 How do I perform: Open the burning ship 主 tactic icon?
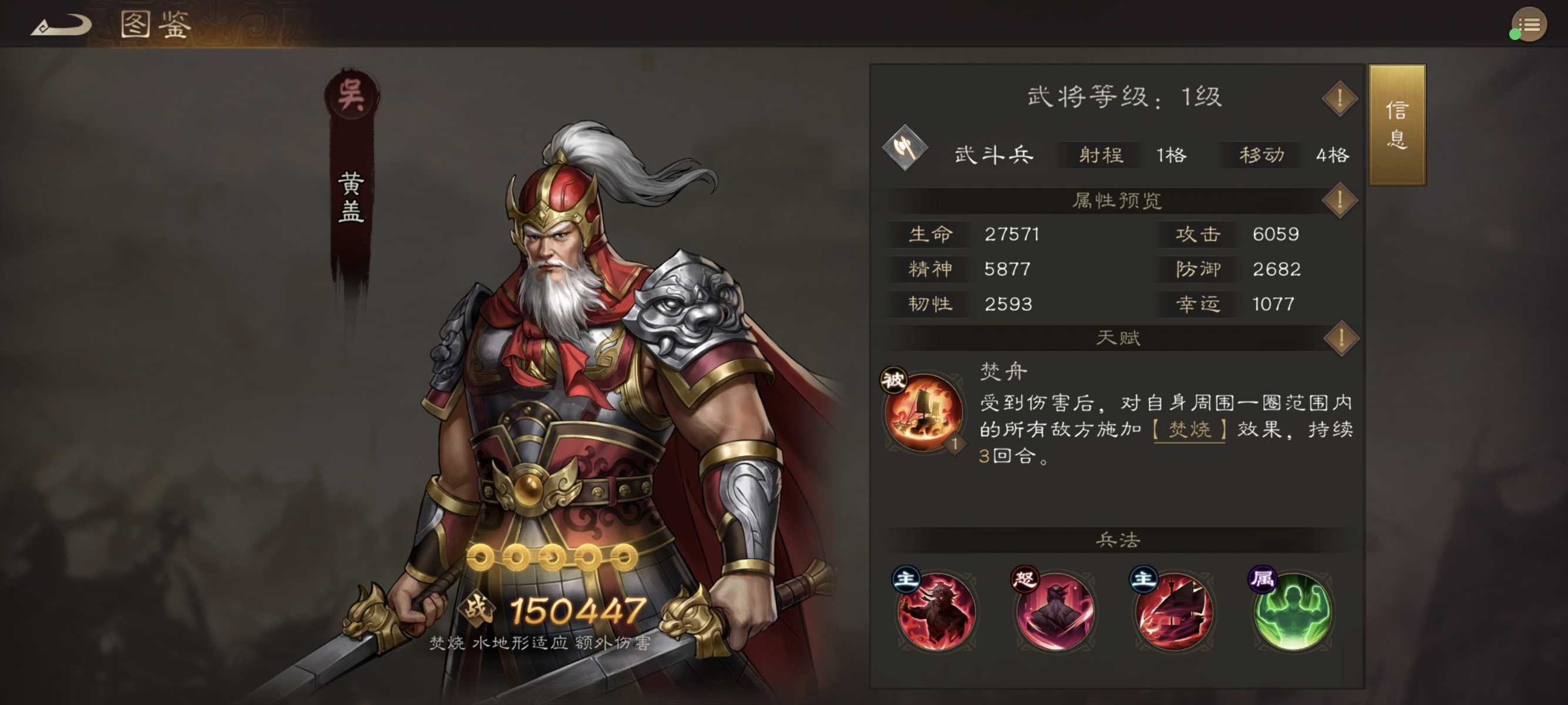1173,613
